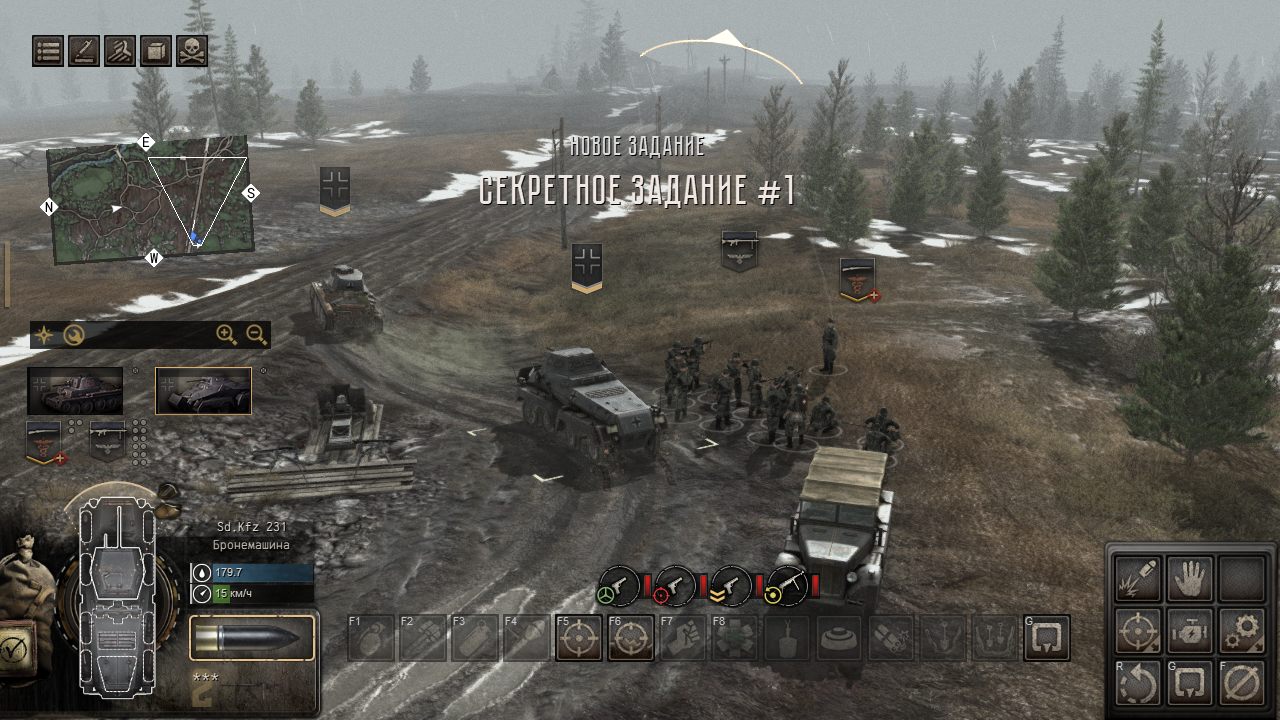Switch to the Panther tank portrait
This screenshot has height=720, width=1280.
pyautogui.click(x=75, y=390)
